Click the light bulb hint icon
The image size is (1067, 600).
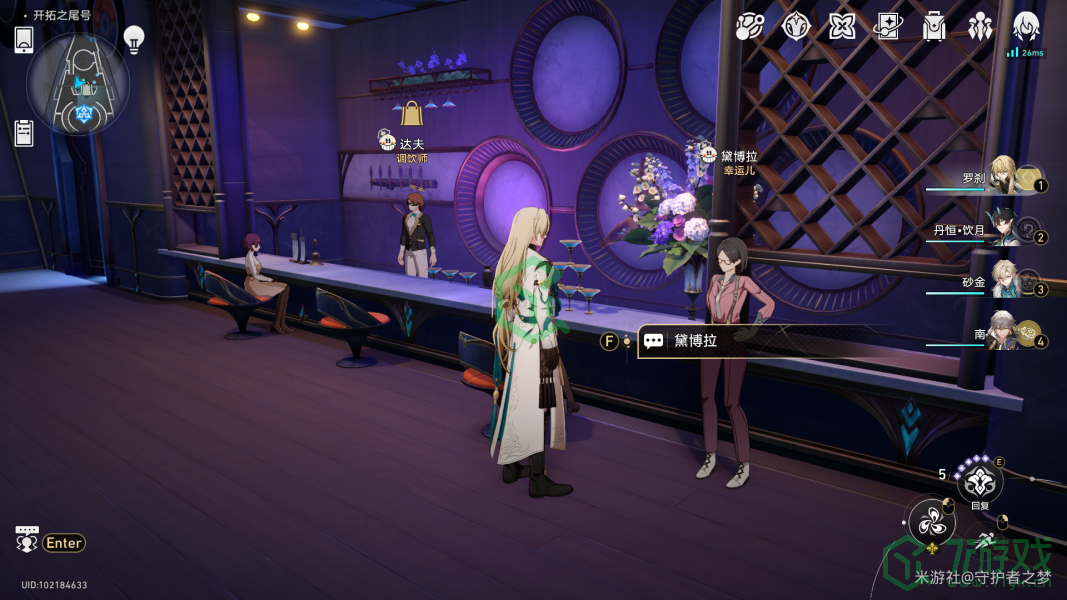[x=134, y=39]
